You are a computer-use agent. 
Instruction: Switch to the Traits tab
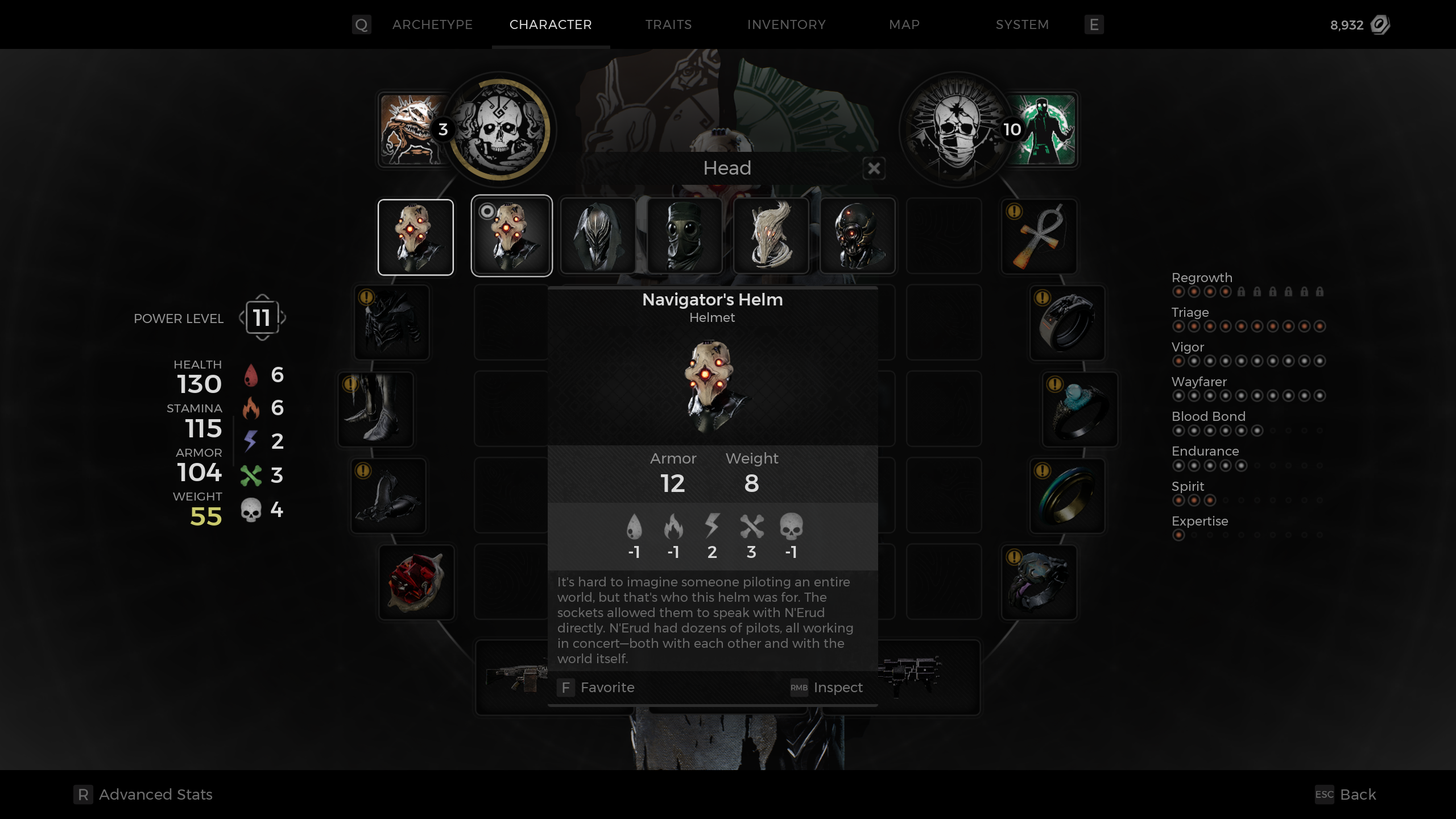pos(668,24)
